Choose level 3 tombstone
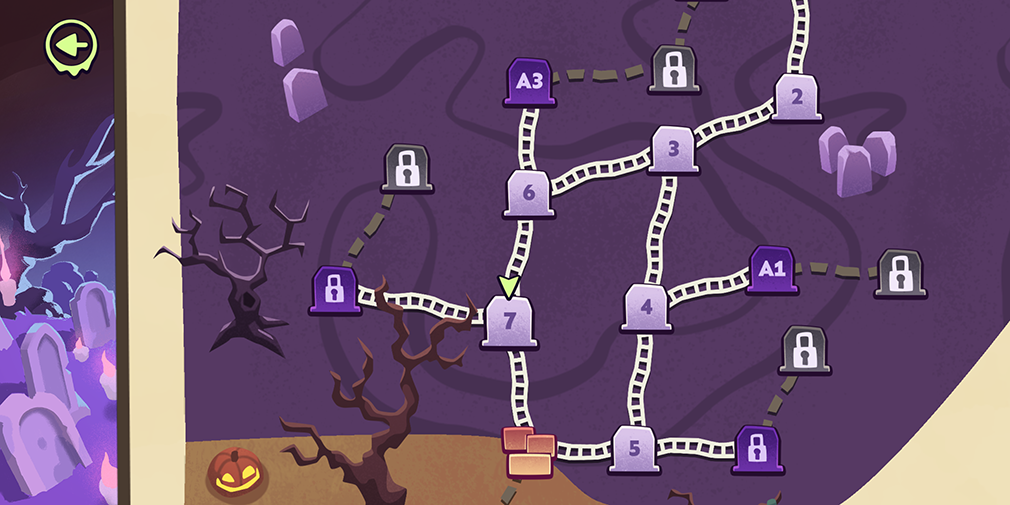 (x=674, y=150)
